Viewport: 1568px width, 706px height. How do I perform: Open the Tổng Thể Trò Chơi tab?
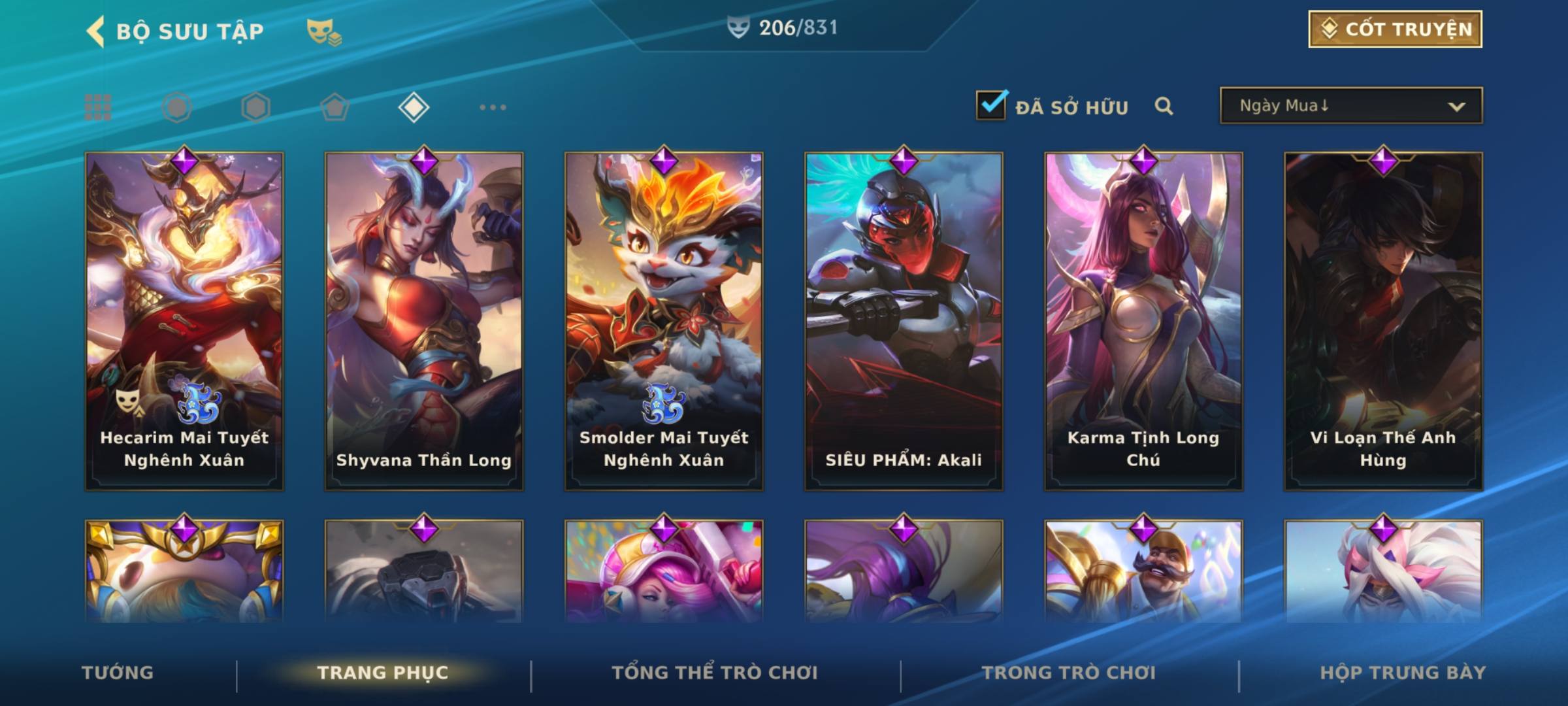(x=715, y=673)
